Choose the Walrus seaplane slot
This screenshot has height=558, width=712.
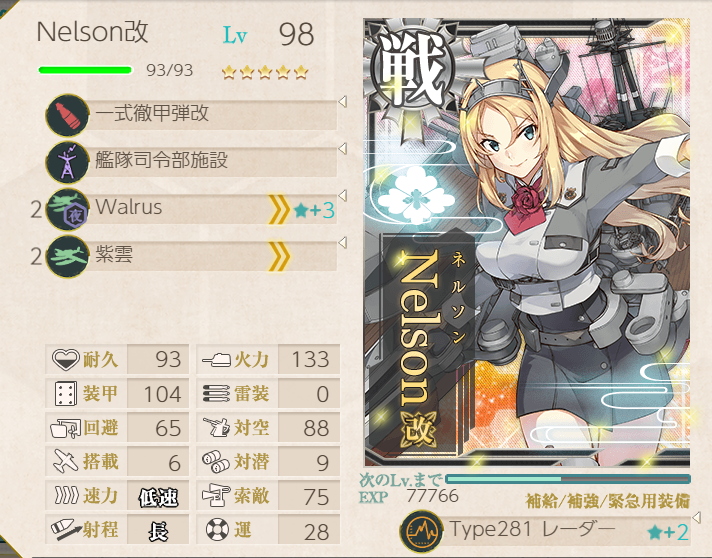[190, 209]
